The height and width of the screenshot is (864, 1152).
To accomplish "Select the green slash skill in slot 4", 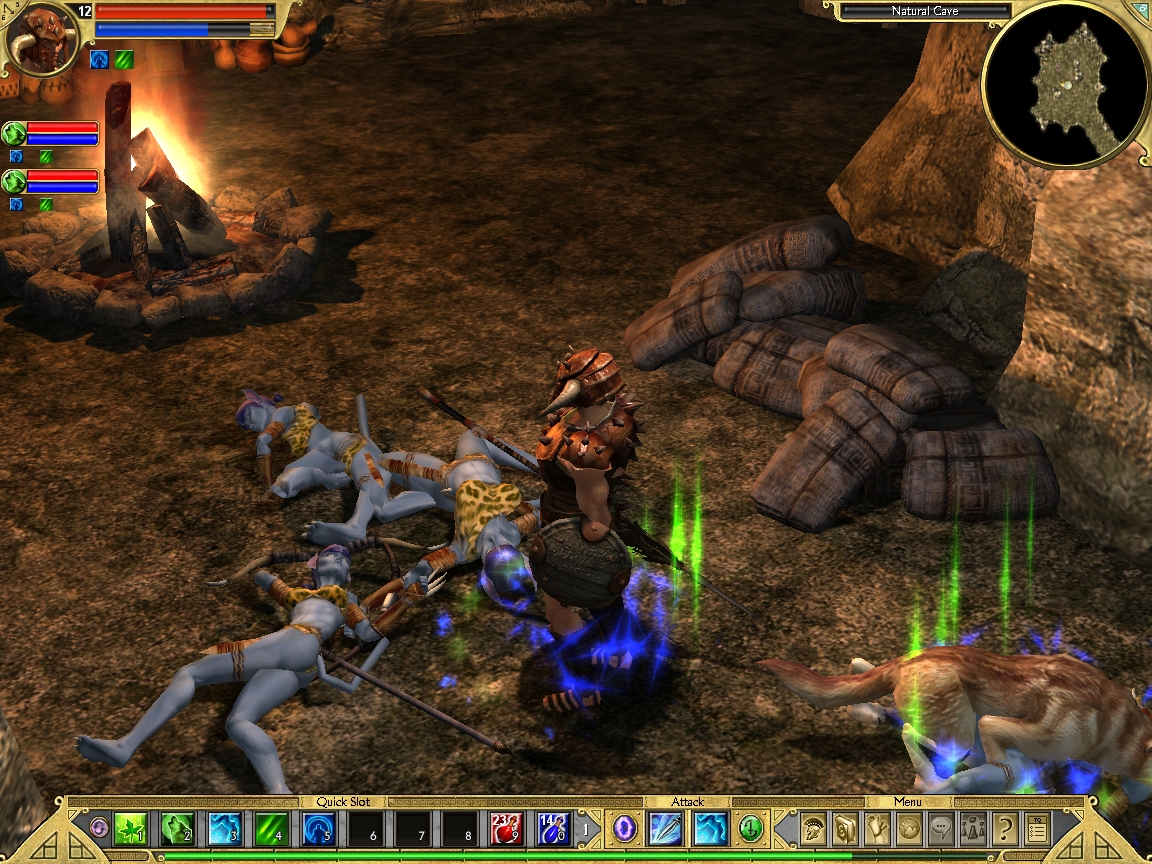I will [x=272, y=828].
